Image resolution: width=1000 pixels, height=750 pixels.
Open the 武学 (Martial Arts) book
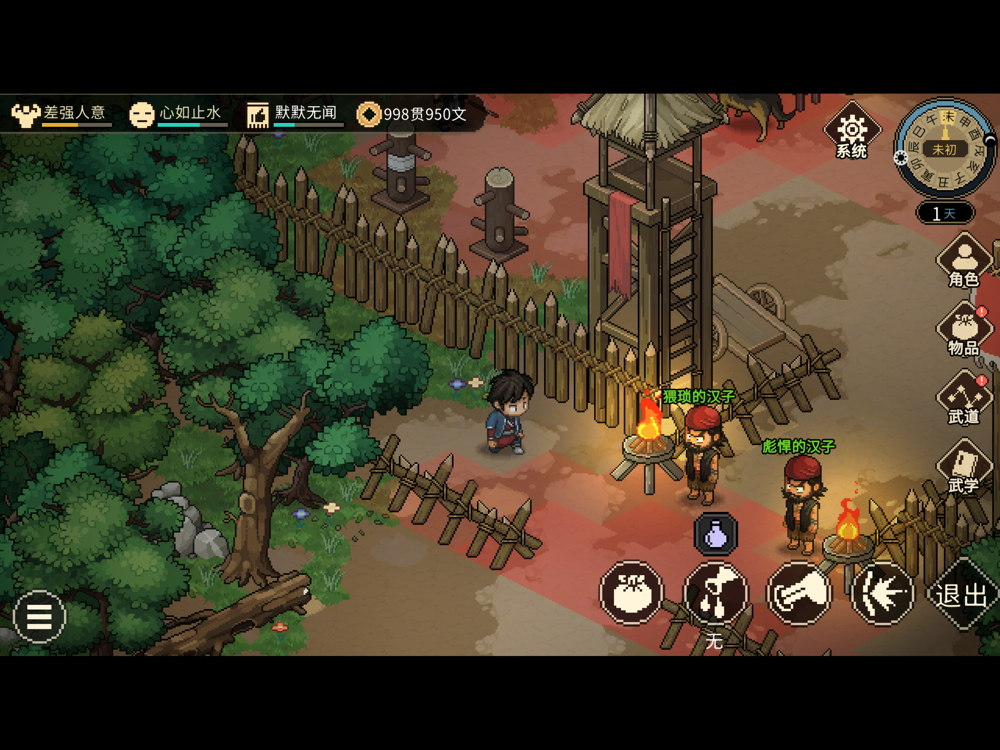(x=963, y=466)
